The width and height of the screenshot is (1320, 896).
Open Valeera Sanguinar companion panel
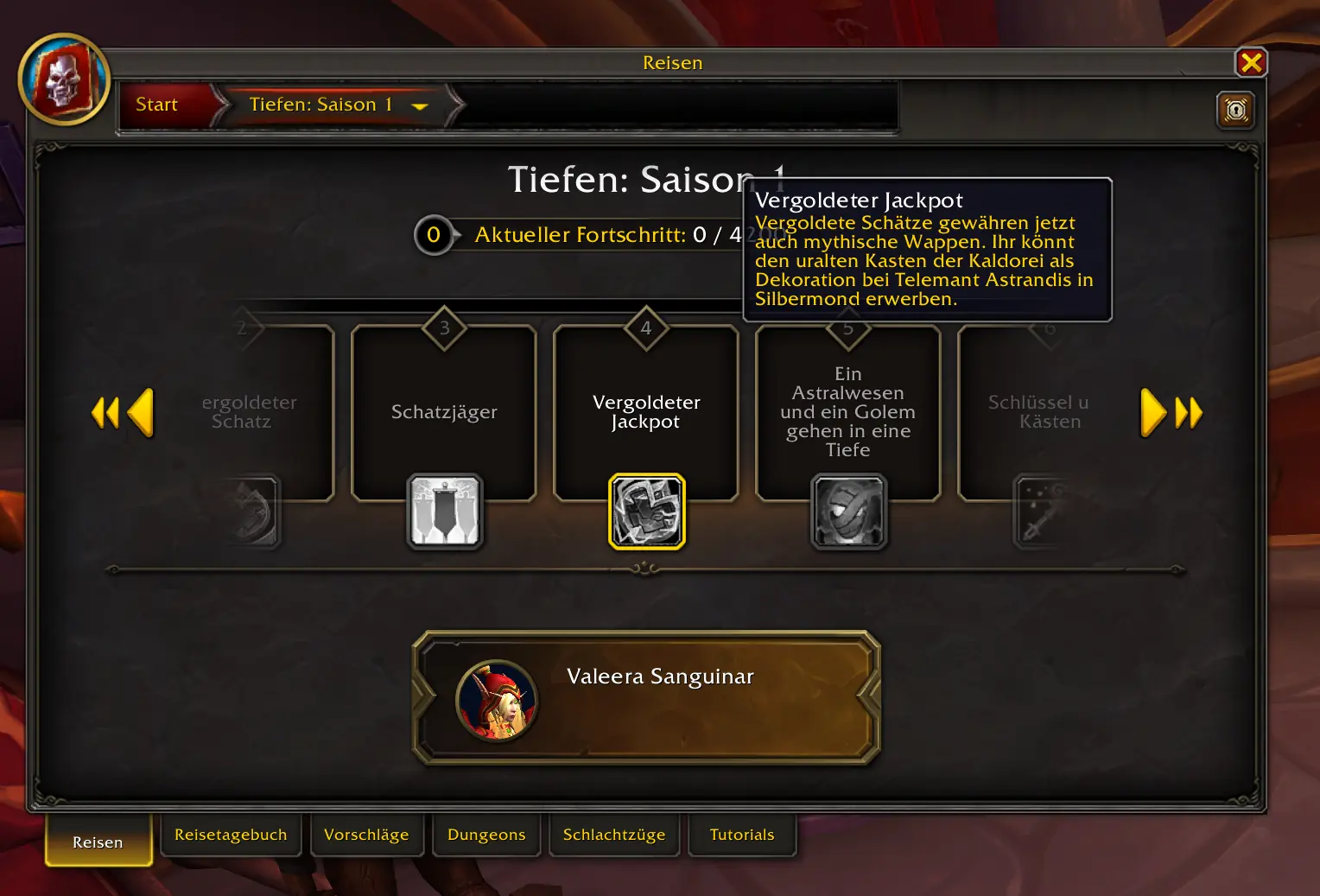(x=646, y=698)
